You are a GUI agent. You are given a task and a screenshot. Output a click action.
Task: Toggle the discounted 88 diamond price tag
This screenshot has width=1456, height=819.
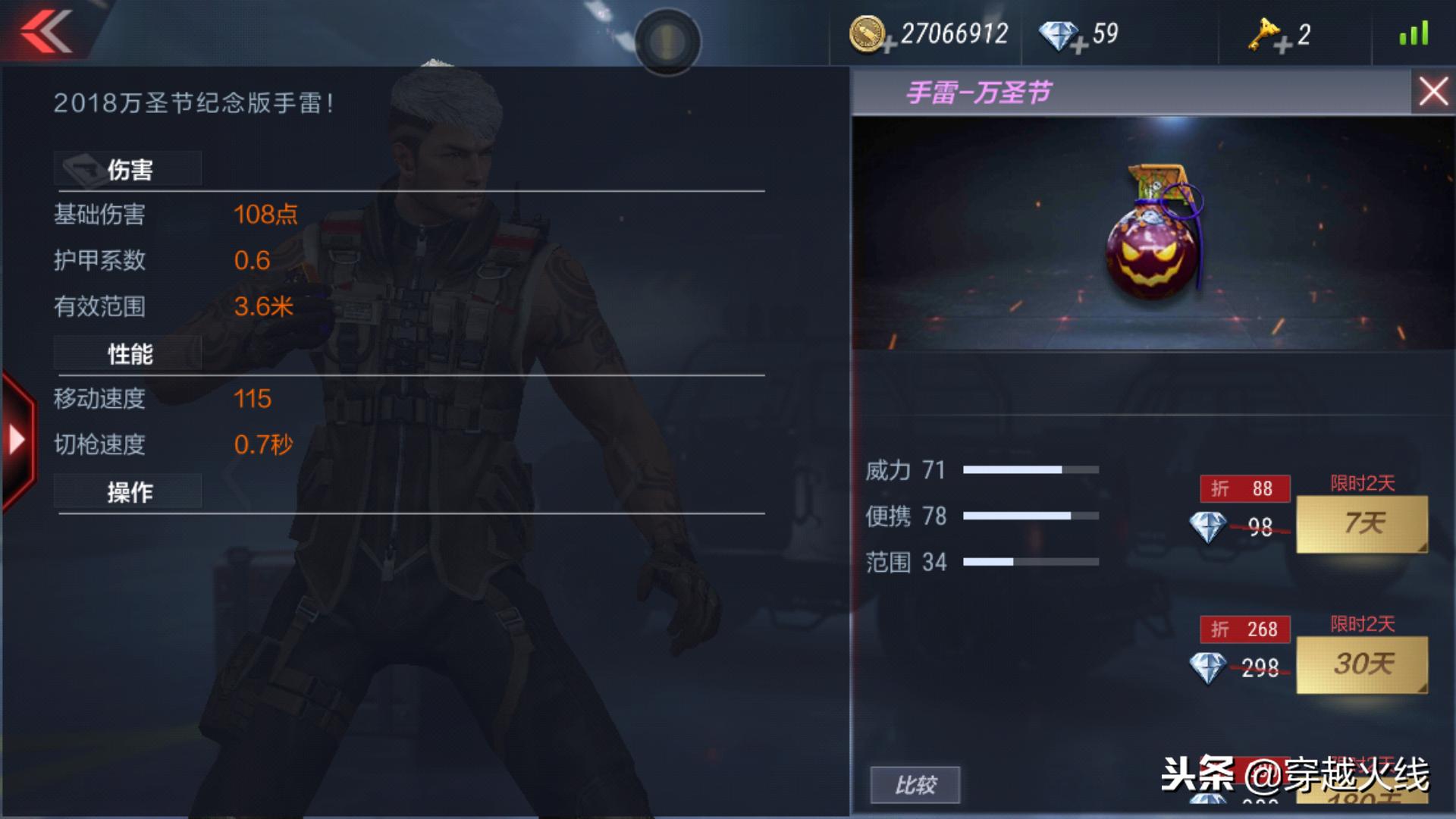pyautogui.click(x=1244, y=489)
